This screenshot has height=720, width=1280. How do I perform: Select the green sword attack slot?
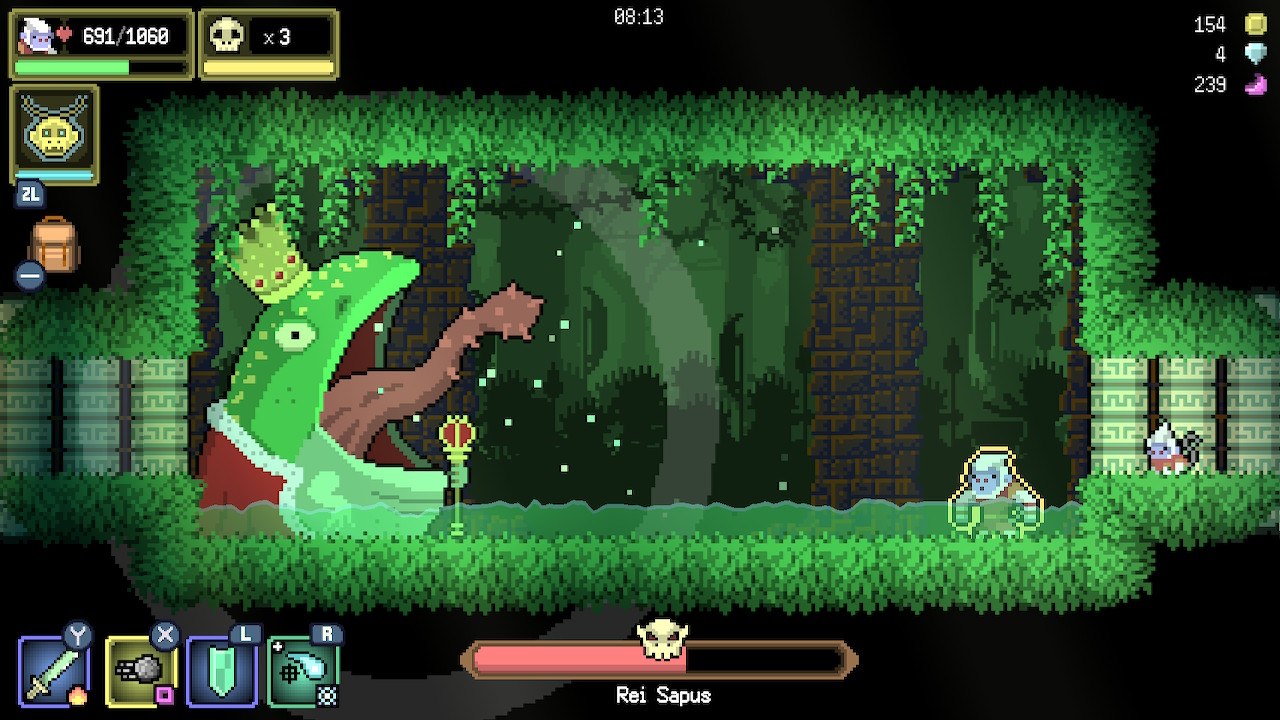(54, 671)
